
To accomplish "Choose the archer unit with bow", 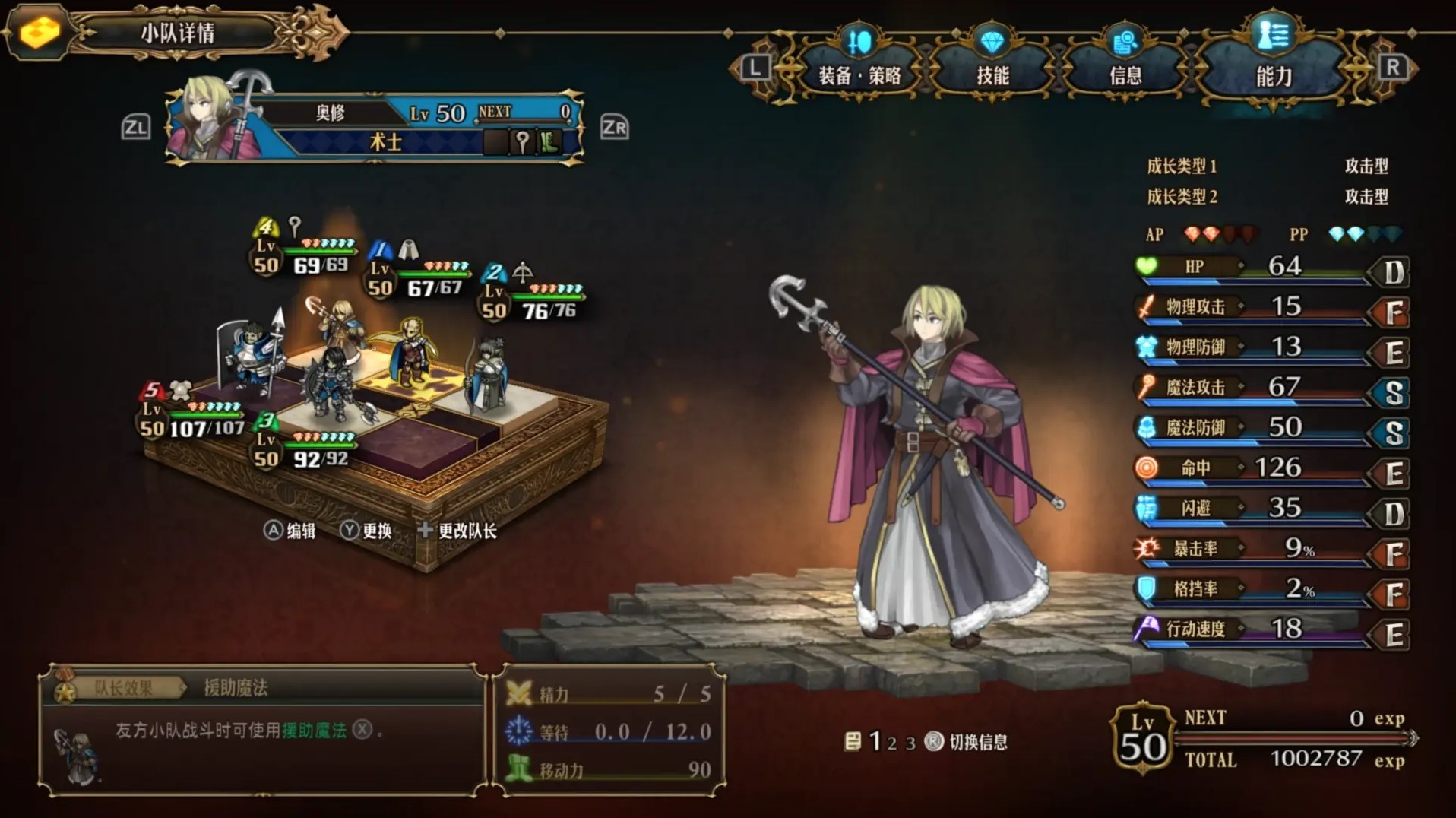I will (486, 375).
